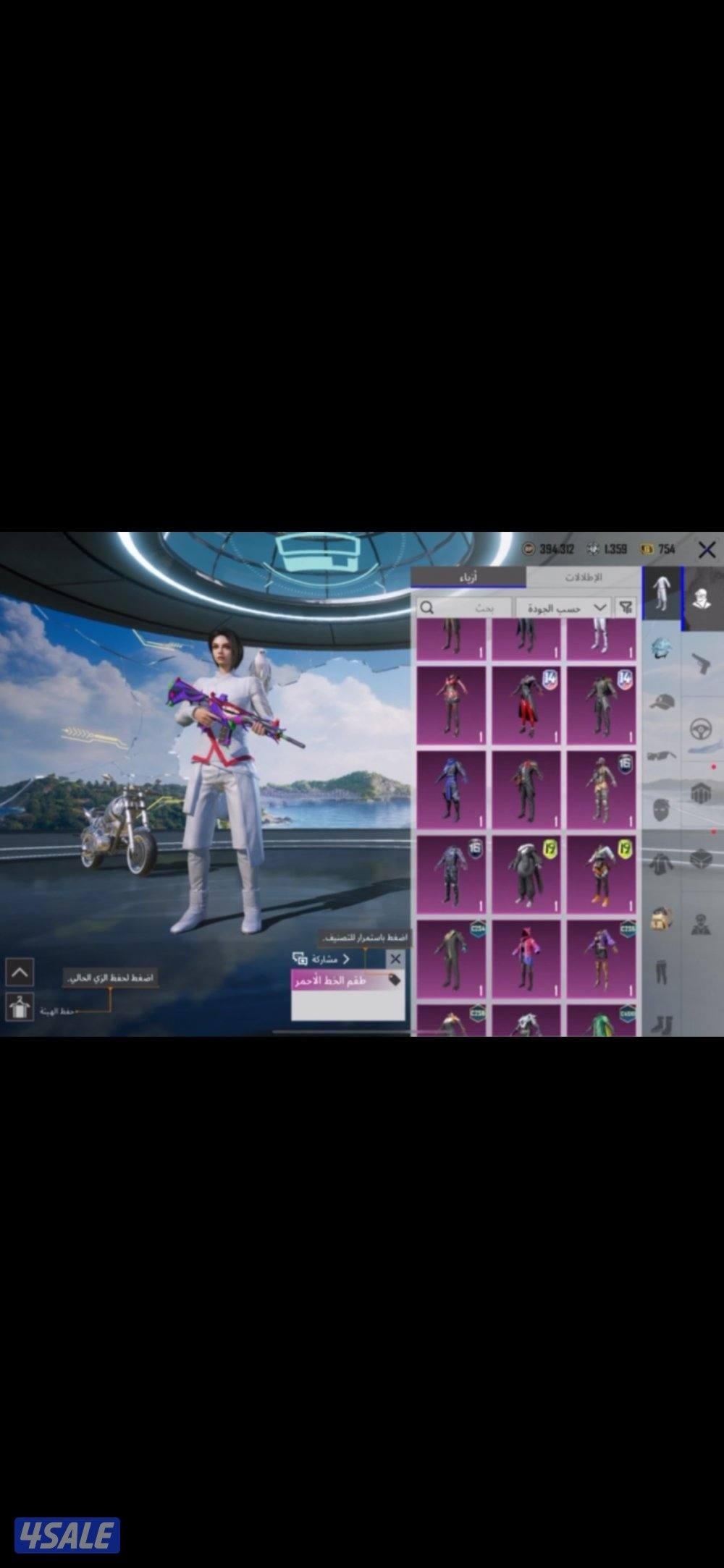Select the face mask category
The height and width of the screenshot is (1568, 724).
(661, 809)
